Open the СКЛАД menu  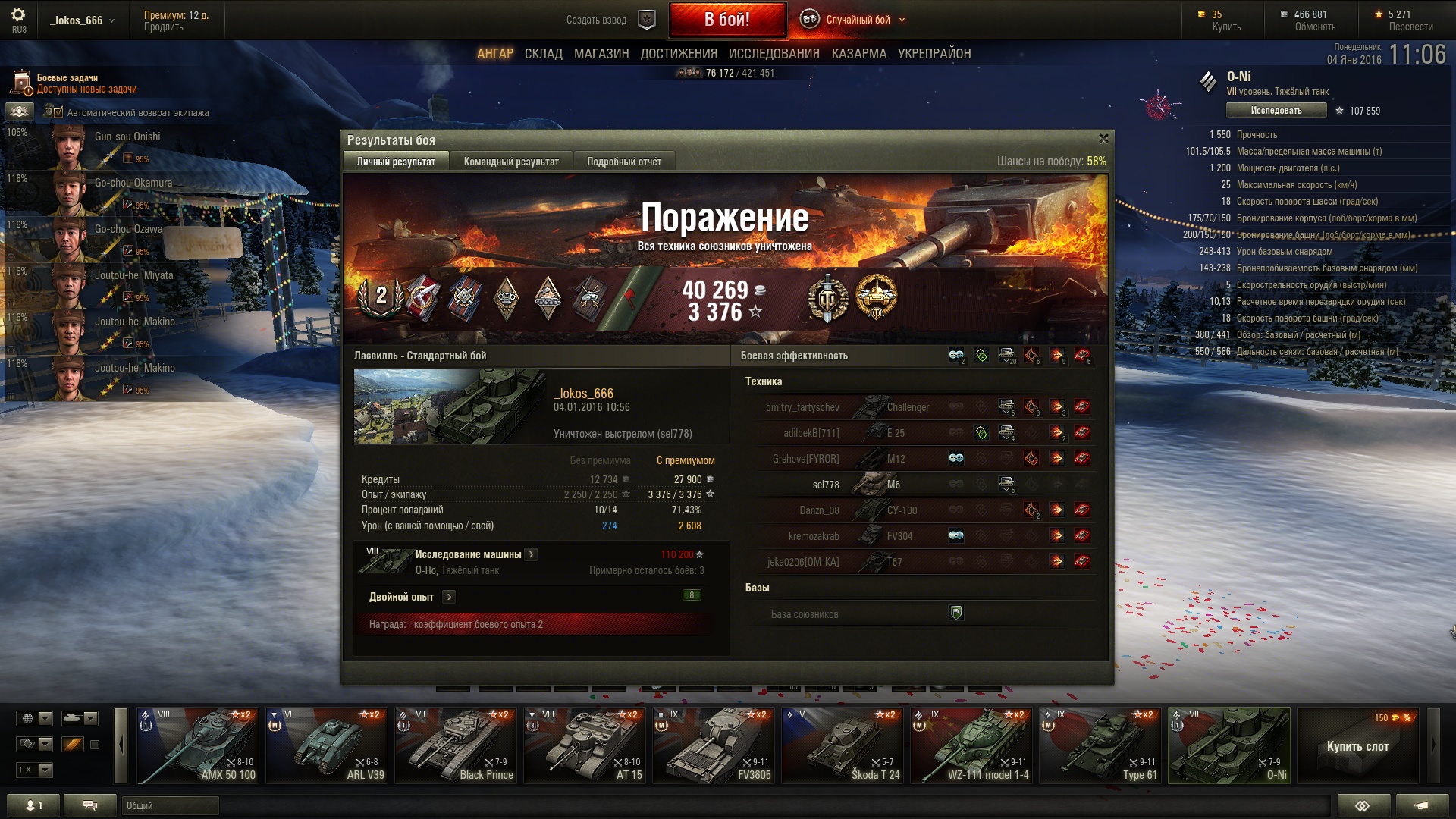pos(543,54)
